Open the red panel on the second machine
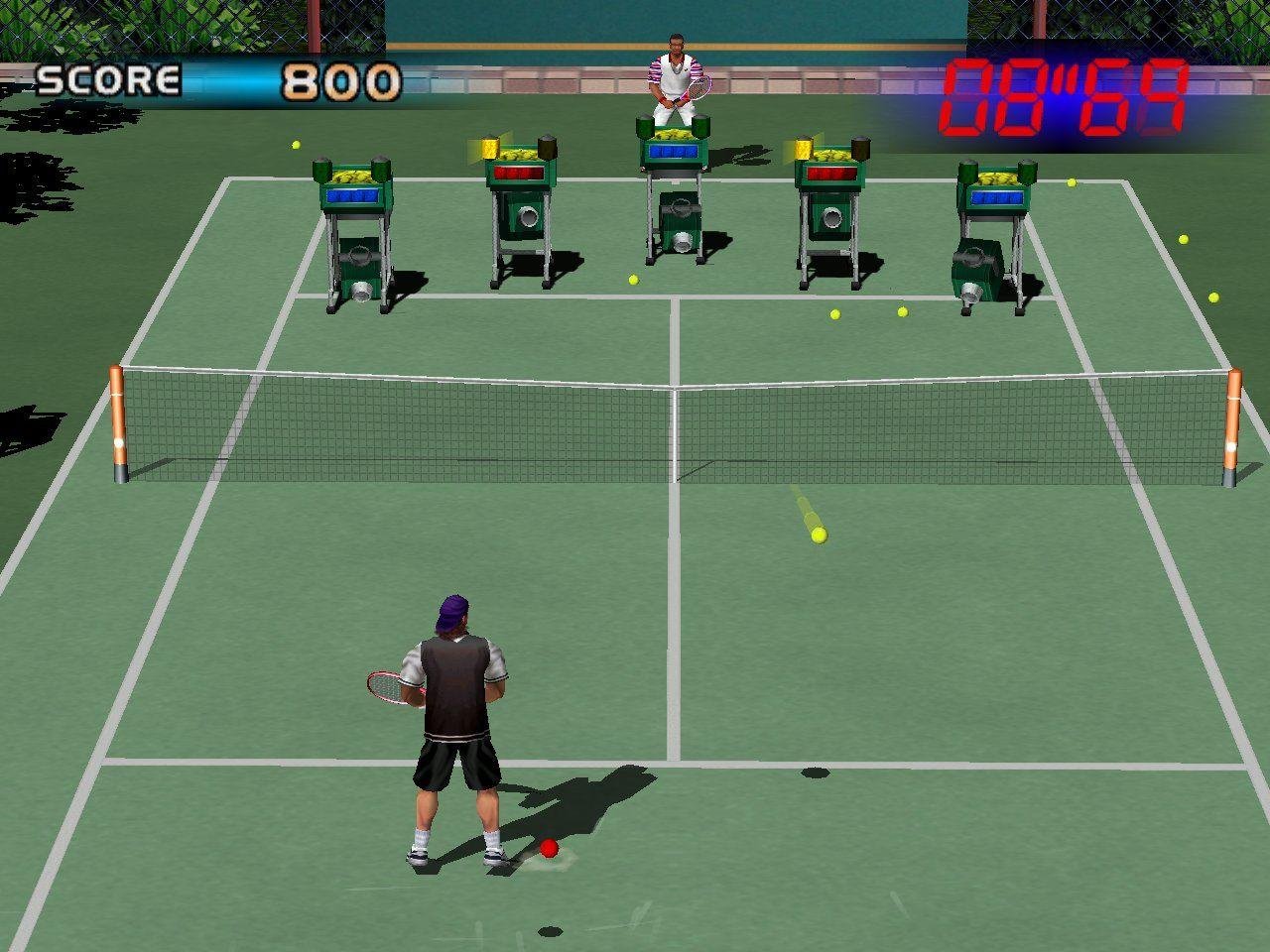The width and height of the screenshot is (1270, 952). (x=520, y=174)
